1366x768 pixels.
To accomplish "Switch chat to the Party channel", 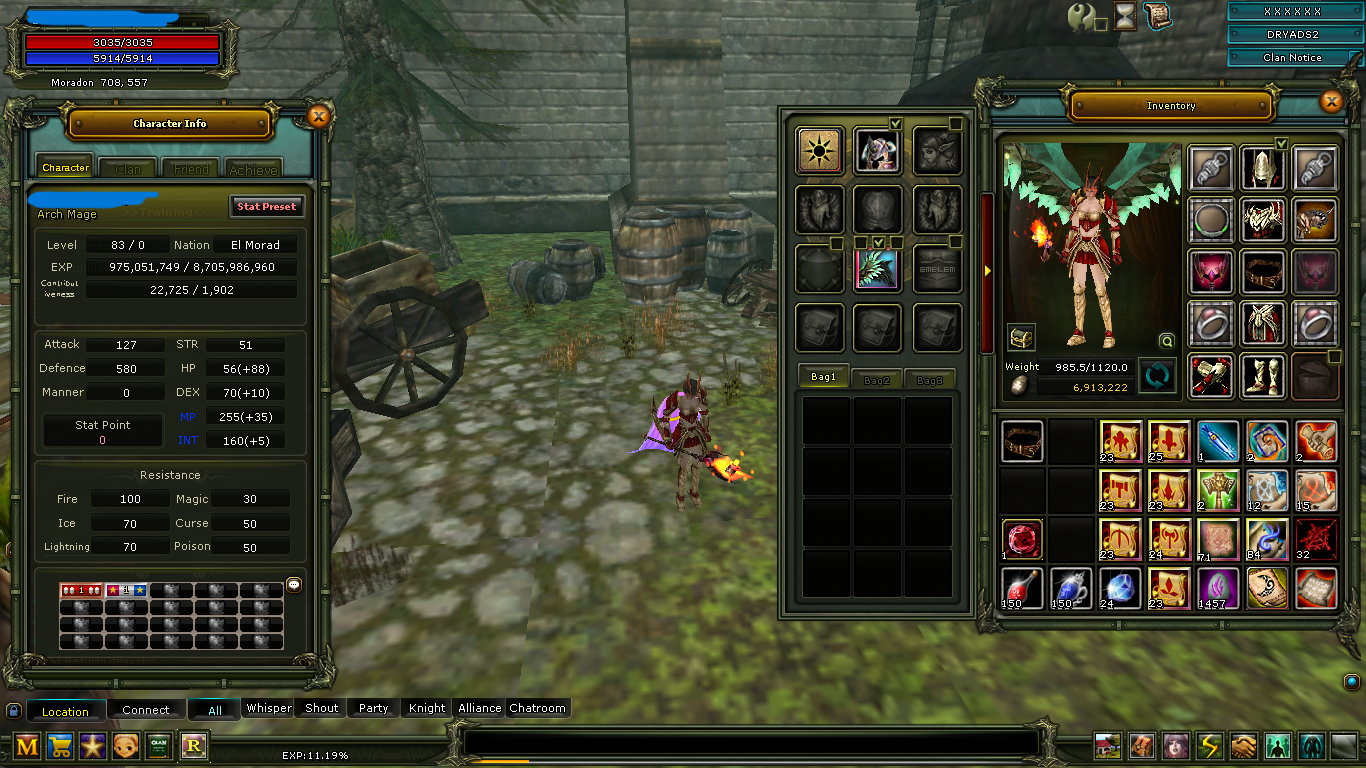I will click(373, 708).
